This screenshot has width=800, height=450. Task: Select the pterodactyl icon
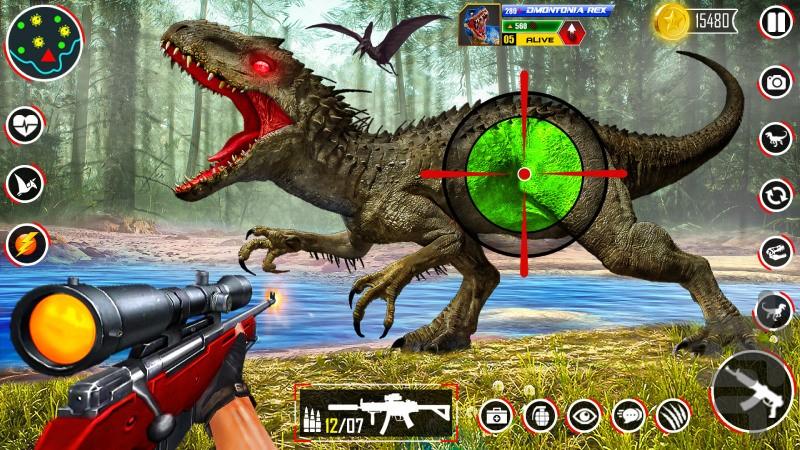point(26,184)
